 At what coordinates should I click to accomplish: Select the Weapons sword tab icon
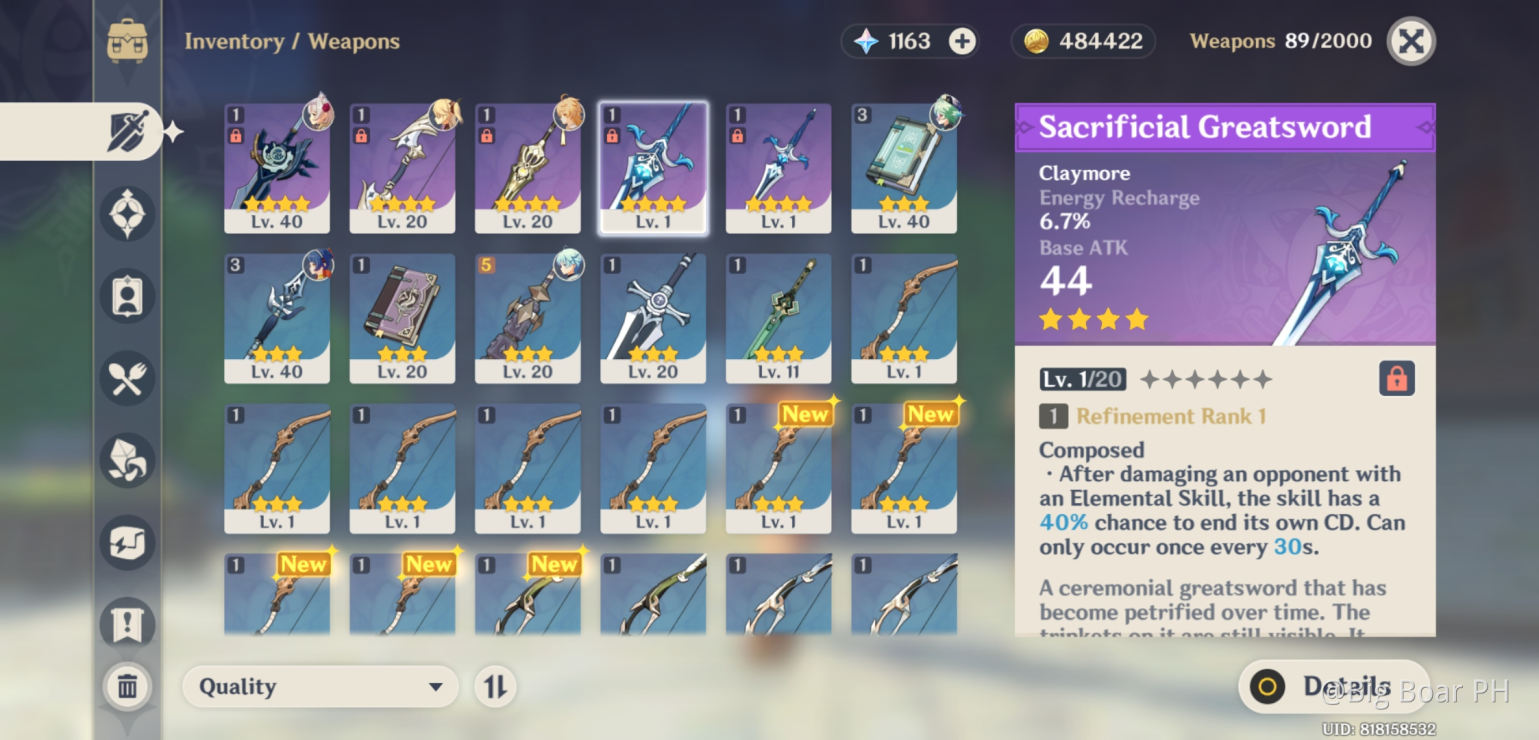[127, 131]
